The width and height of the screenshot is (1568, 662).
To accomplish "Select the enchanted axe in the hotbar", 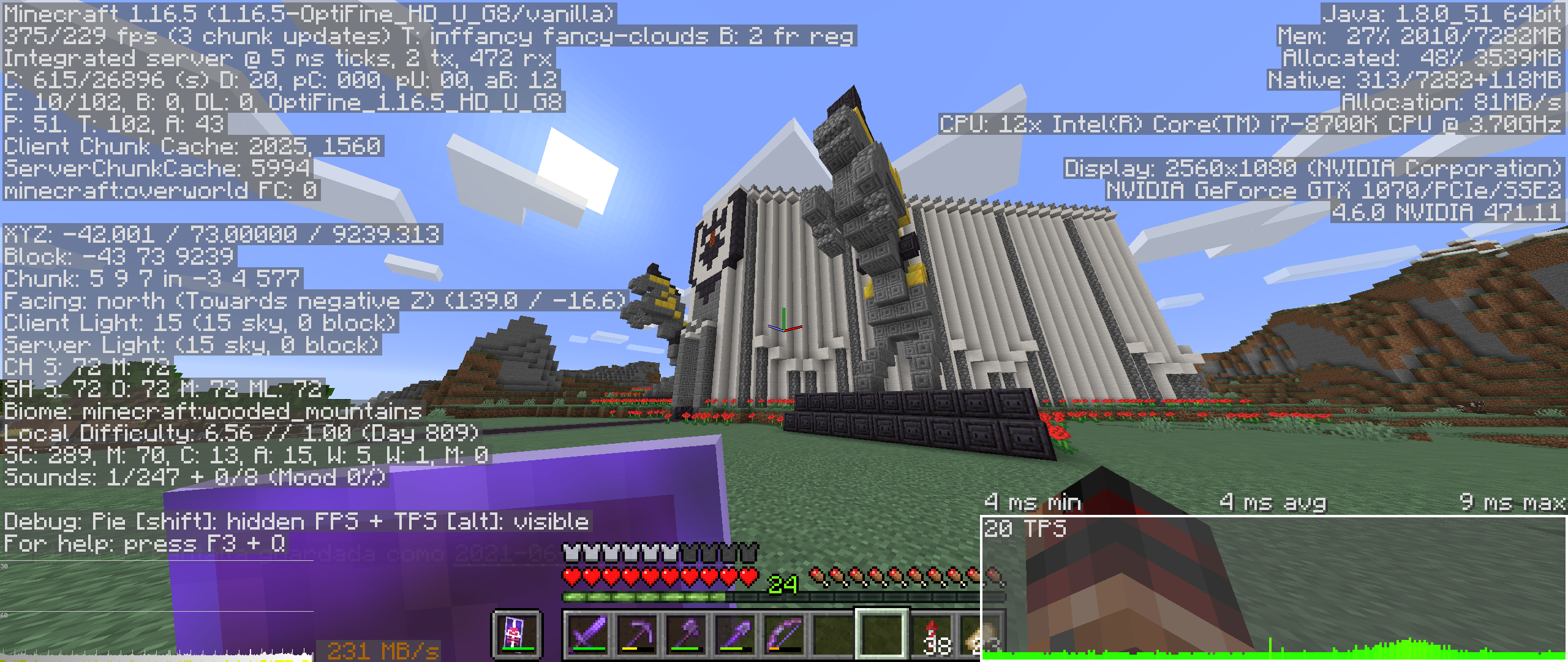I will (x=688, y=636).
